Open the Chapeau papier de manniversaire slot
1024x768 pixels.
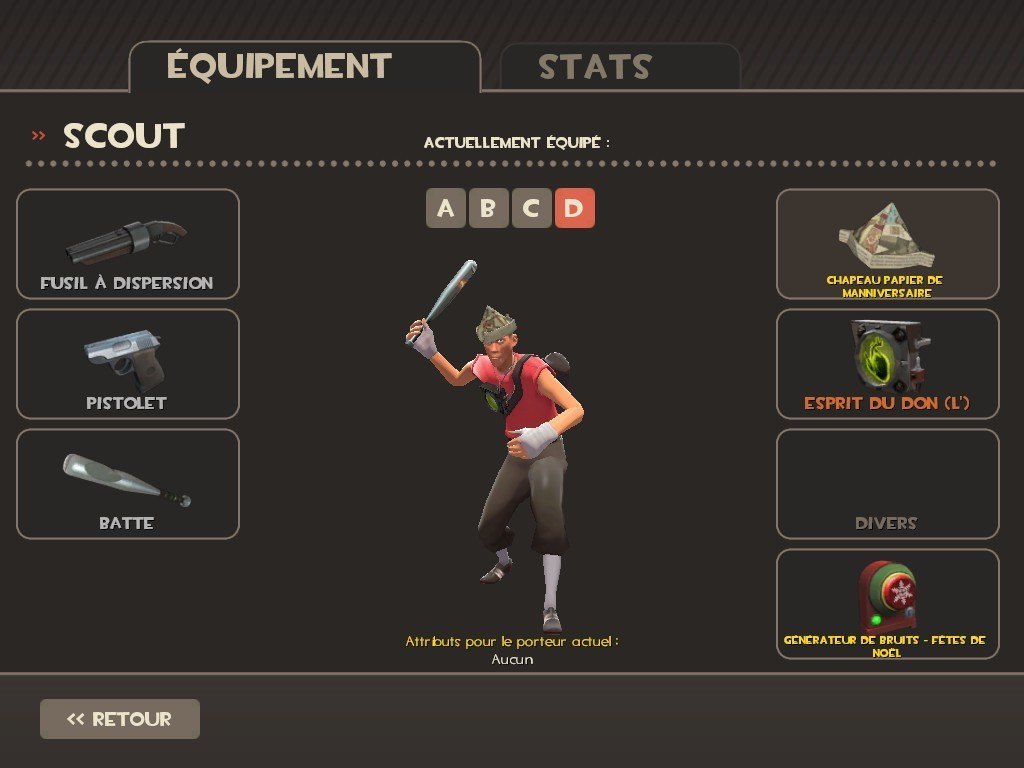(x=887, y=244)
